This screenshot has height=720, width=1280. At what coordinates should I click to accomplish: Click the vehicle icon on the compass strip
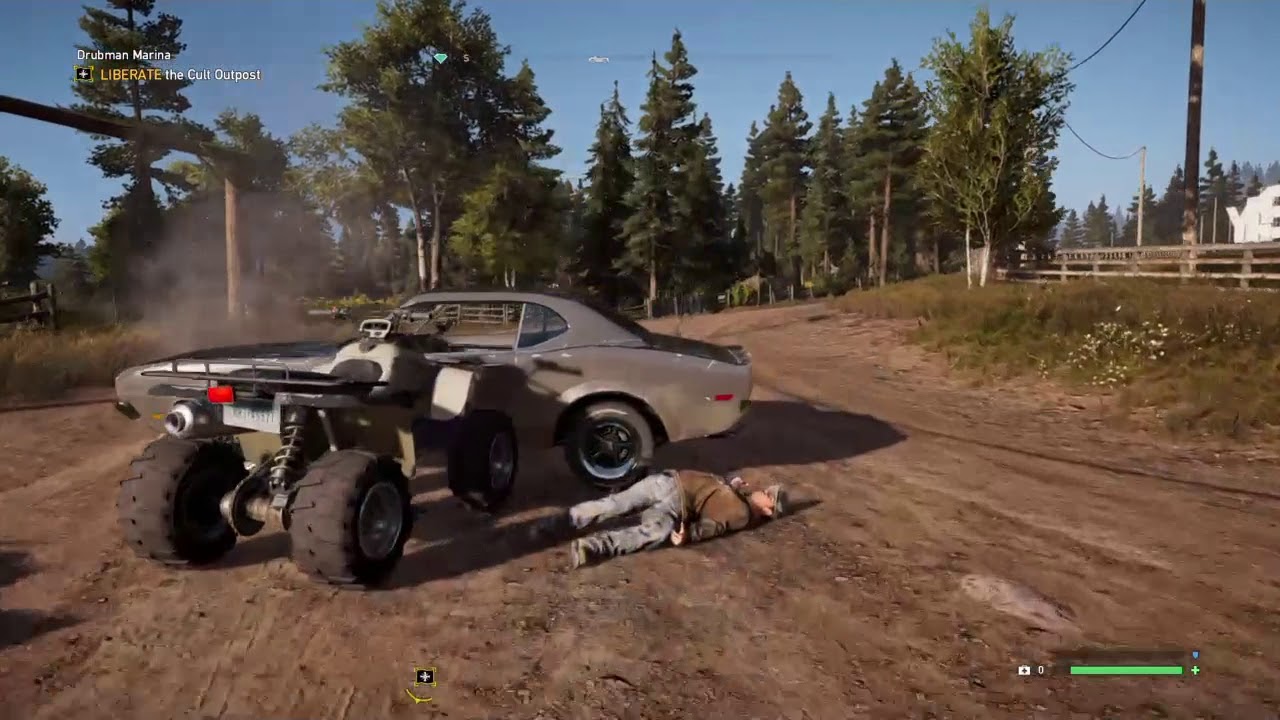[598, 59]
